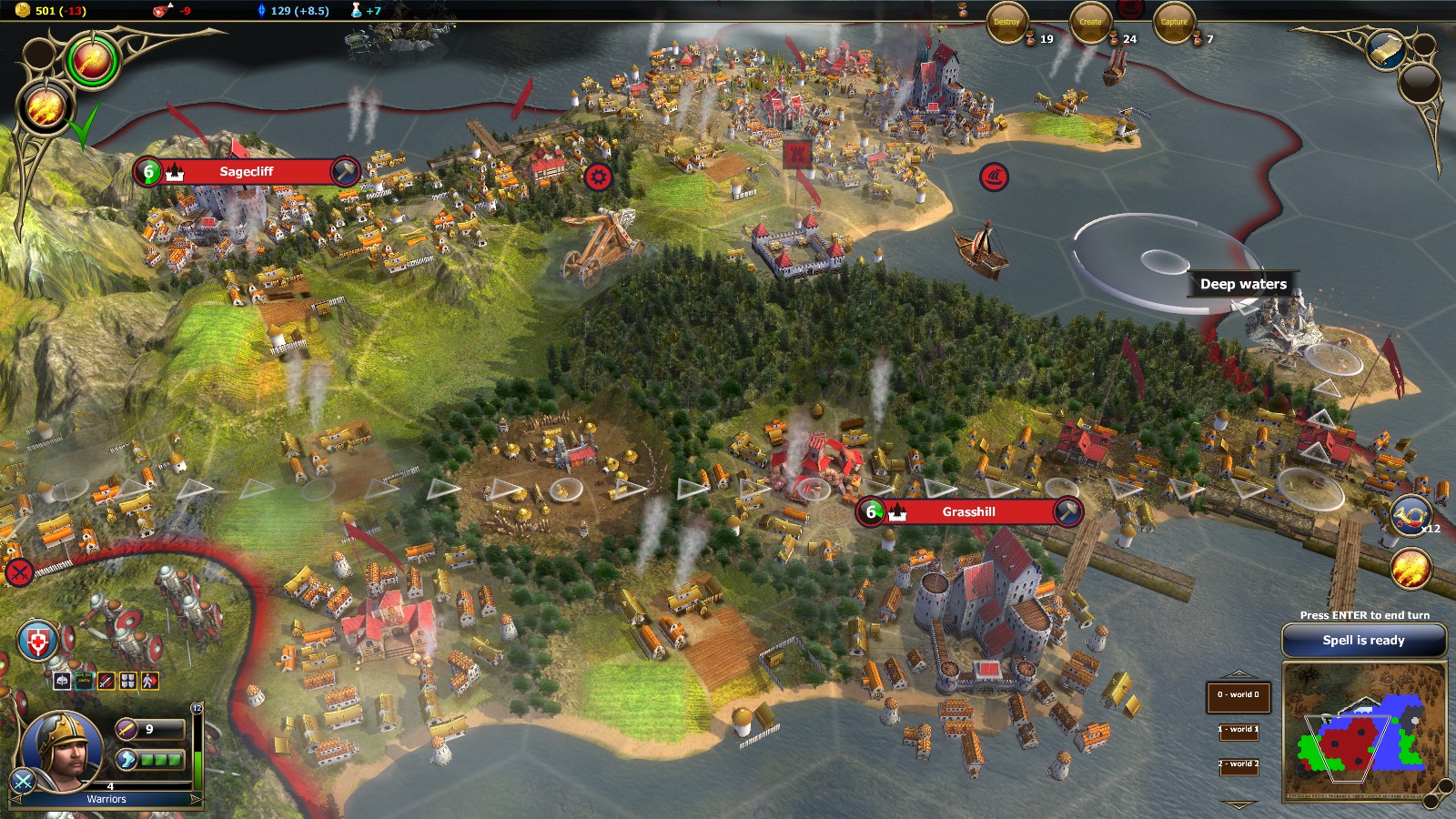Select the Create quest medallion
1456x819 pixels.
[x=1090, y=23]
